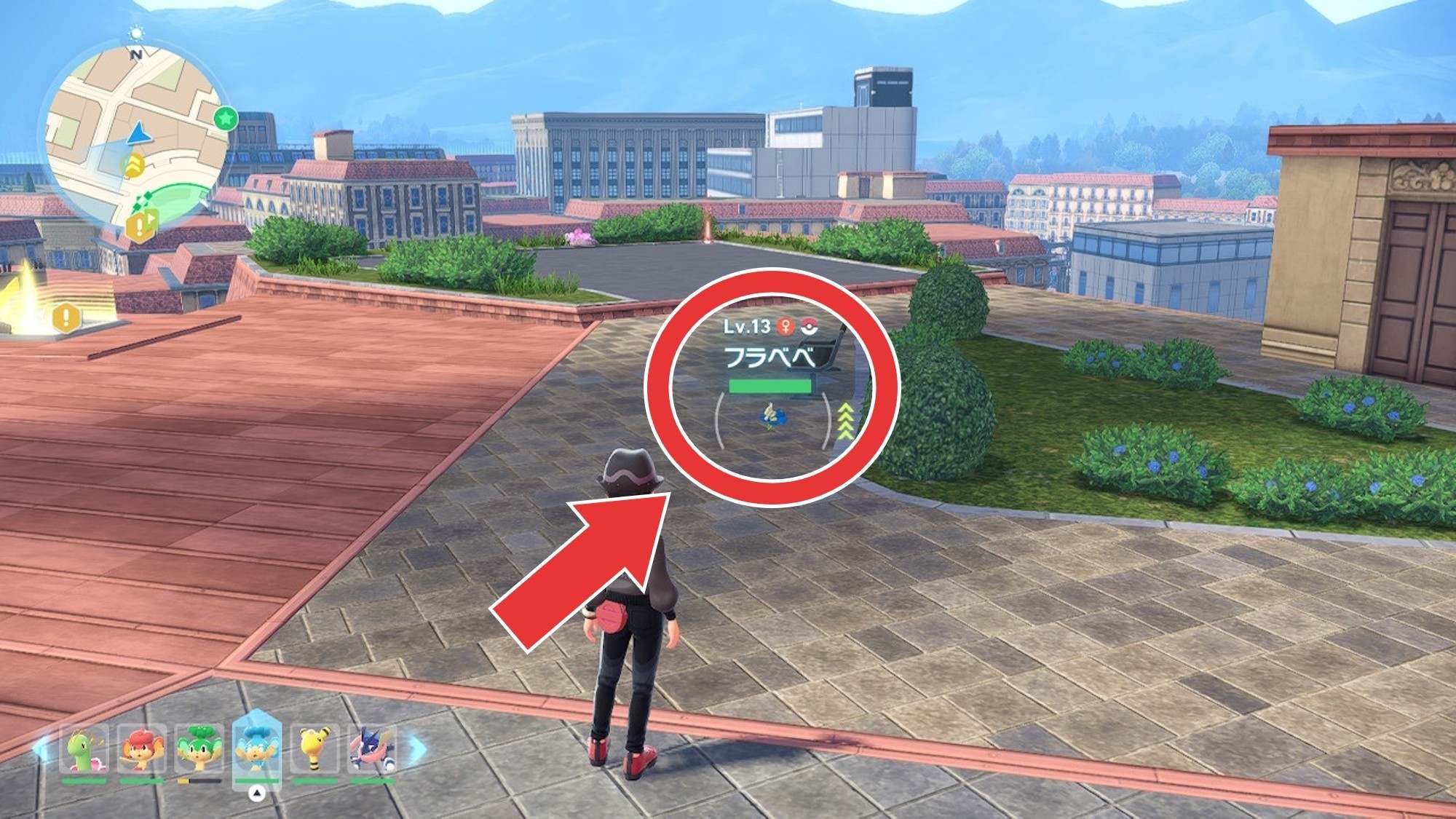Screen dimensions: 1456x819
Task: Select Meganium in the party bar
Action: (84, 750)
